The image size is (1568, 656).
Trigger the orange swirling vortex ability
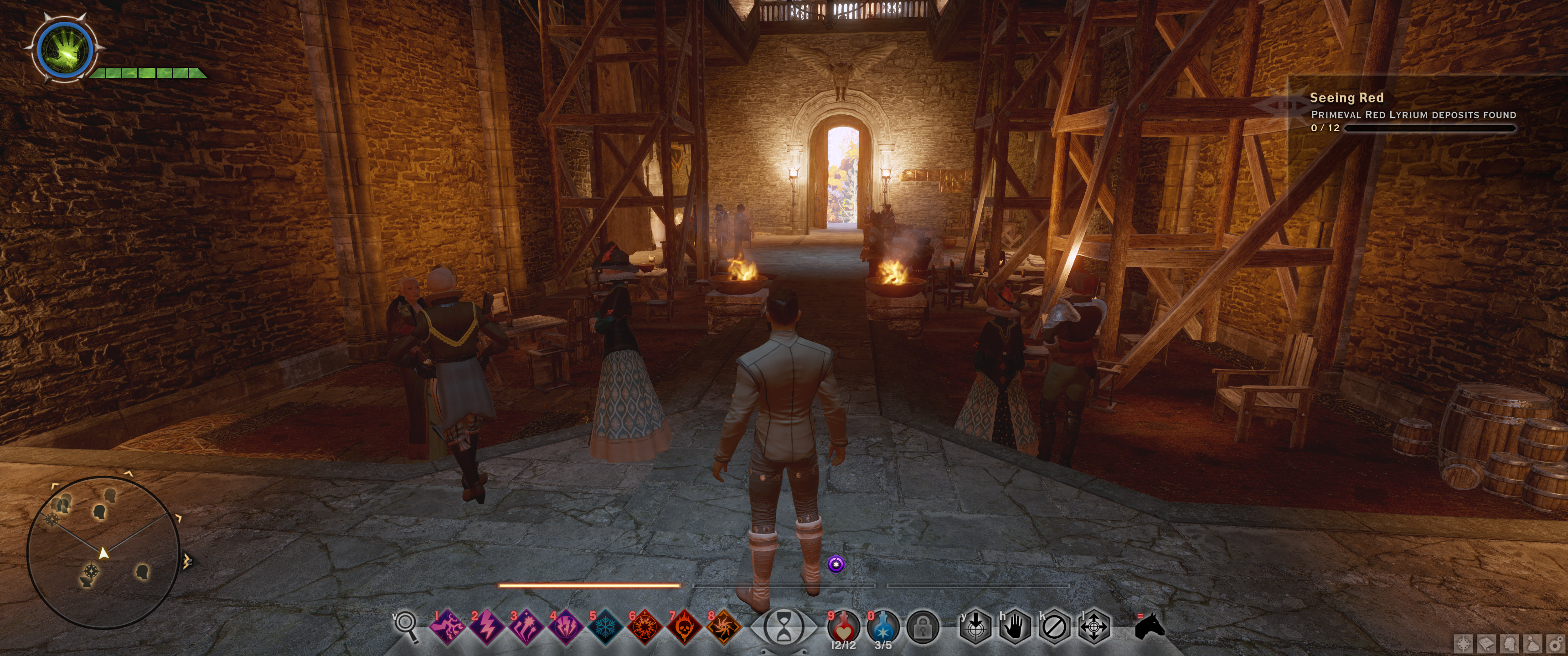click(x=723, y=627)
